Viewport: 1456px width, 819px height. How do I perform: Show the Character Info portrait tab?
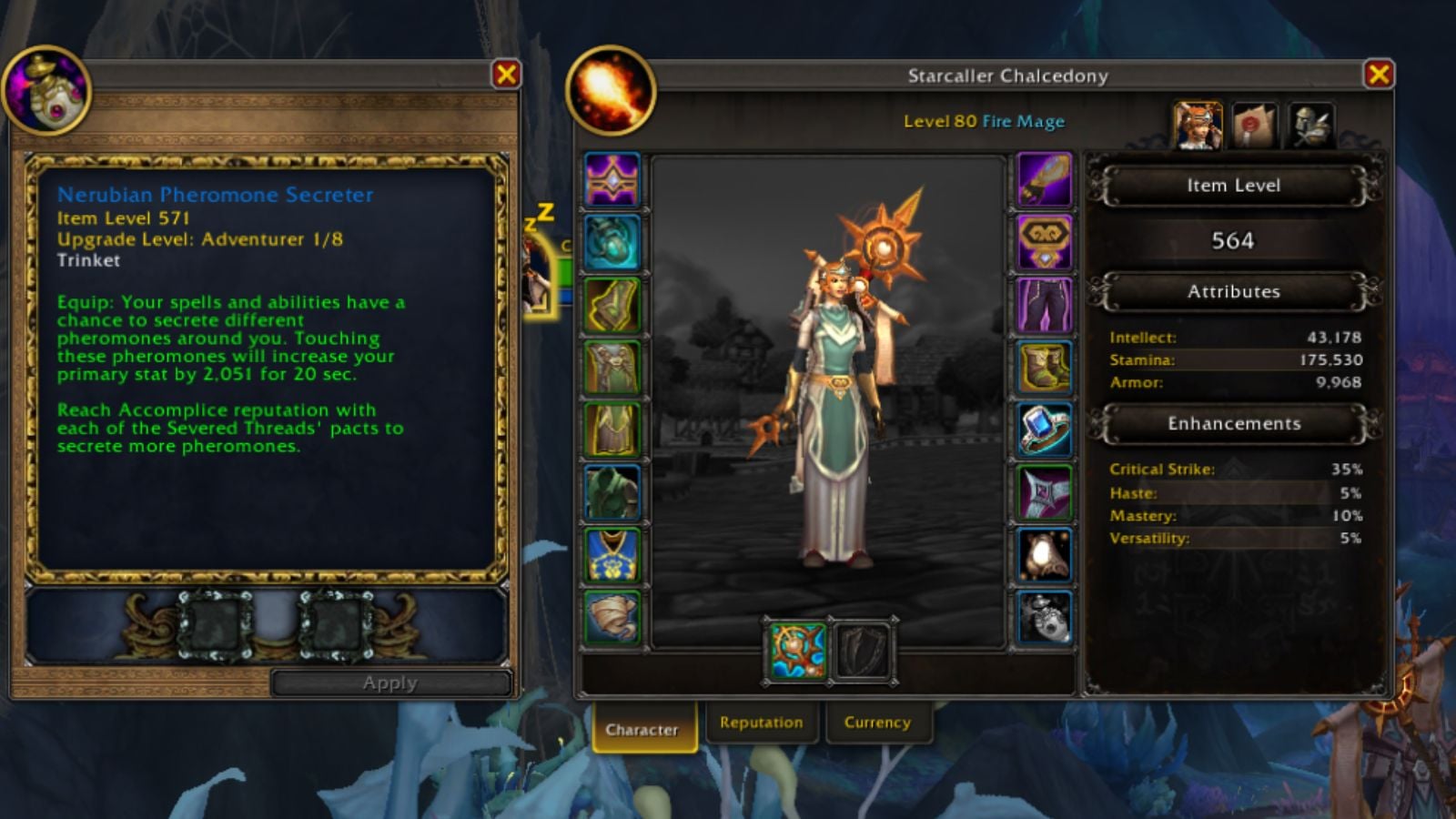[x=1197, y=123]
